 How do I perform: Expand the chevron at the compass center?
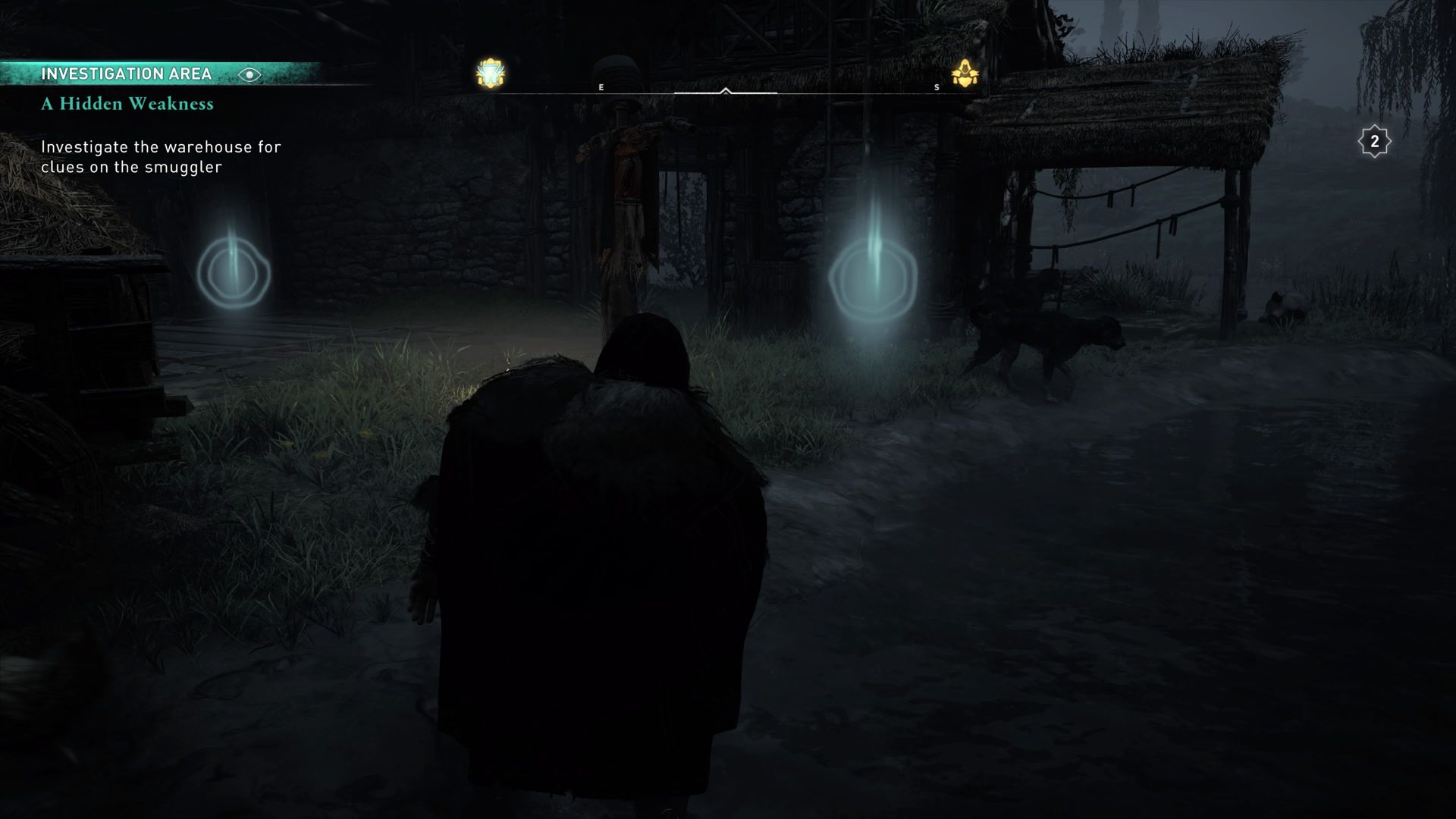(x=727, y=89)
